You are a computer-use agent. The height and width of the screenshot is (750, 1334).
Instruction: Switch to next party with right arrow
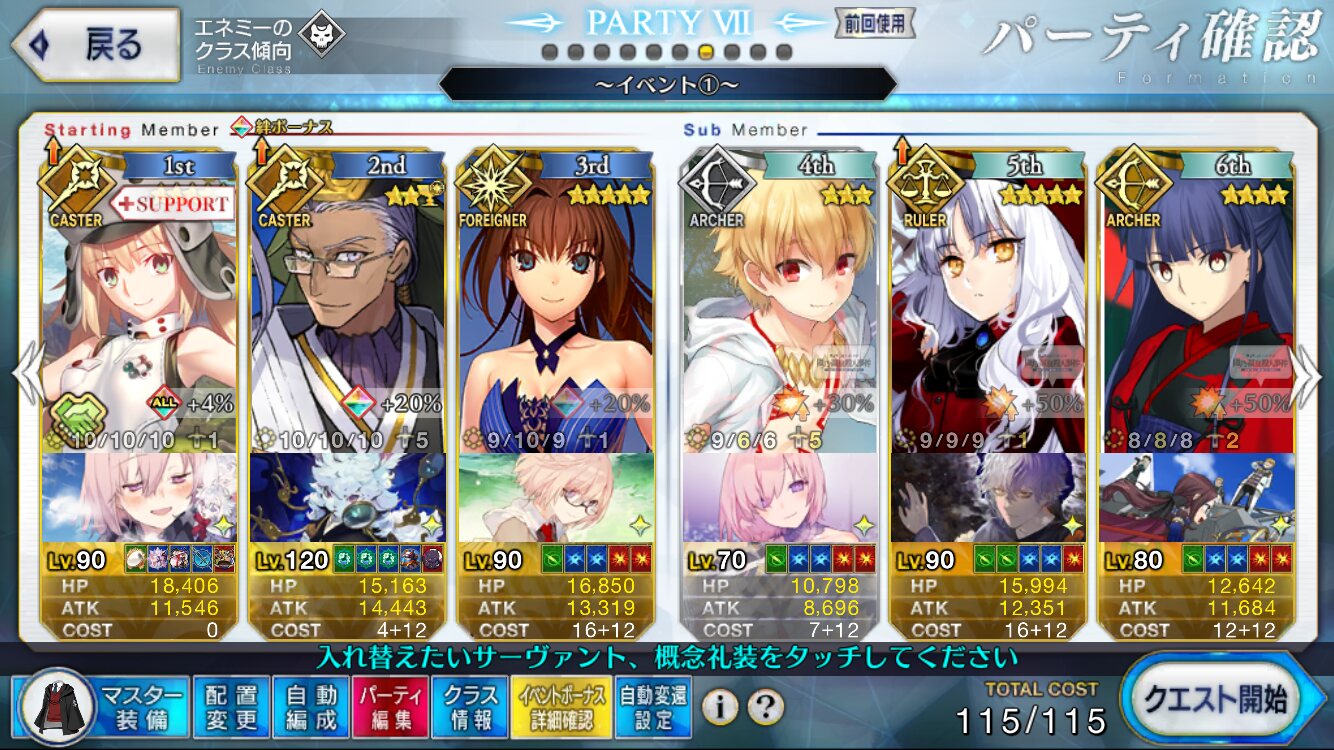[x=1309, y=374]
